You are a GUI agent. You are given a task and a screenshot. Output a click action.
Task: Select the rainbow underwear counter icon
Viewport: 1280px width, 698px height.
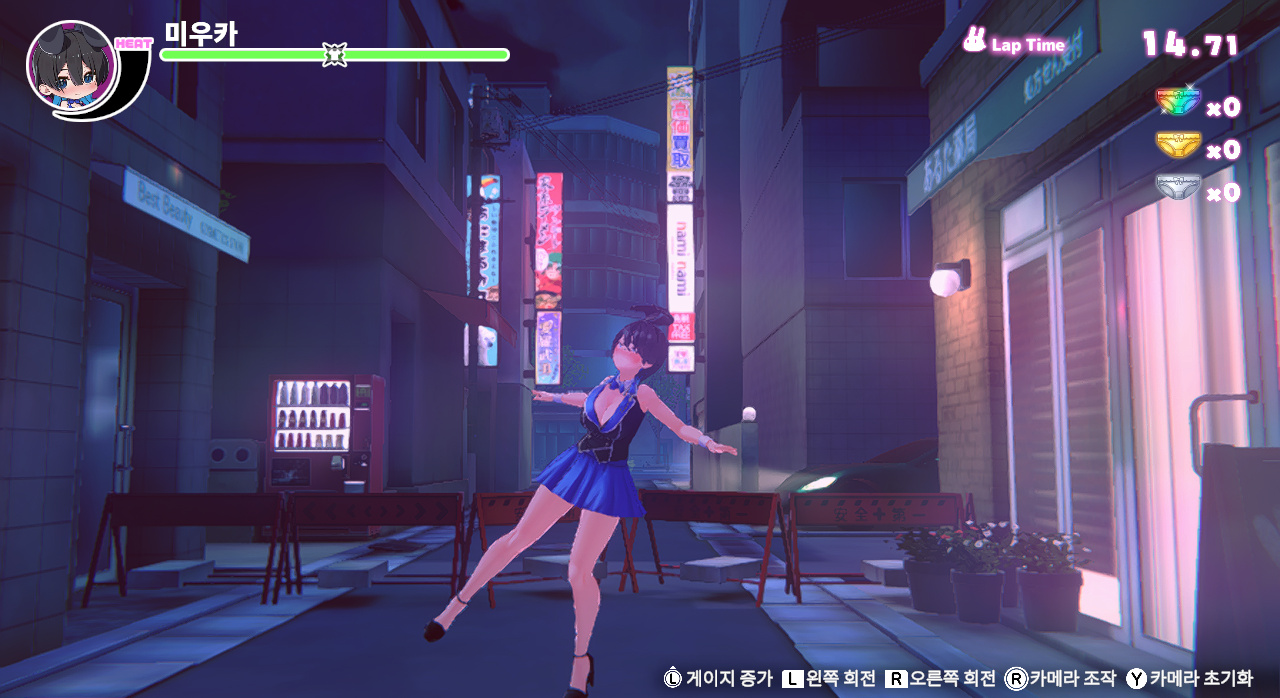coord(1177,103)
